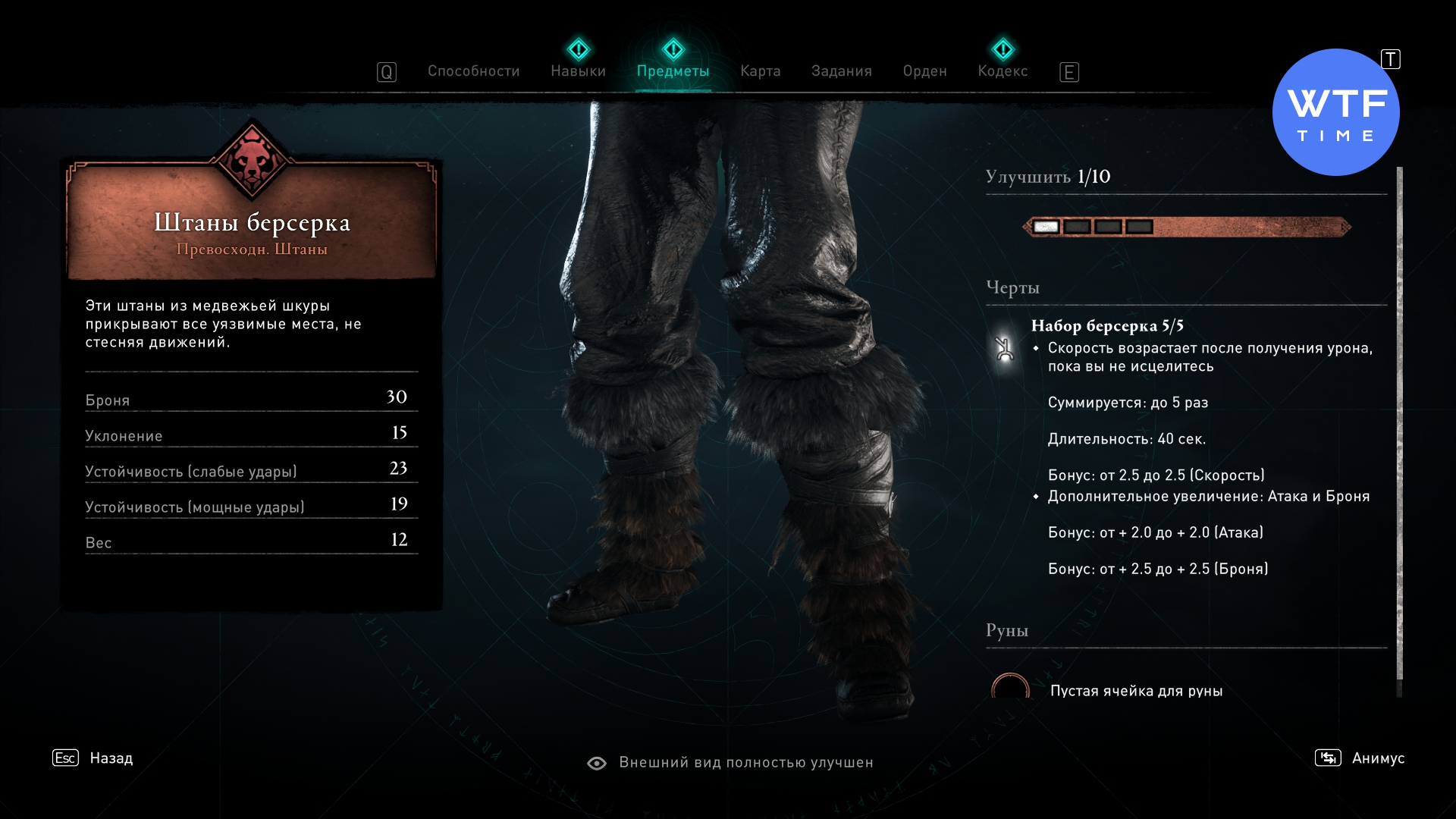This screenshot has width=1456, height=819.
Task: Click the empty rune slot
Action: point(1010,688)
